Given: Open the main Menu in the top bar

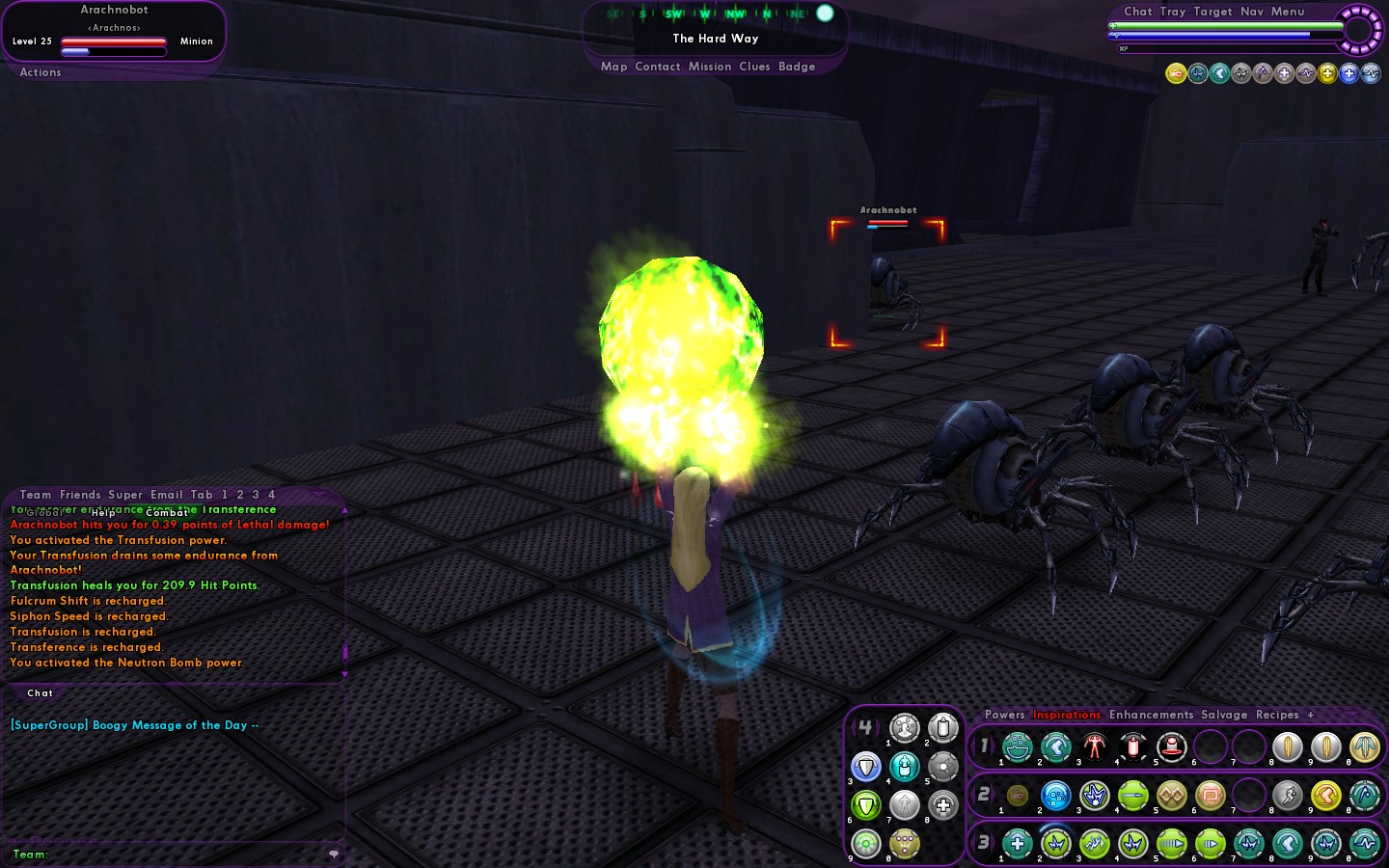Looking at the screenshot, I should (x=1288, y=12).
